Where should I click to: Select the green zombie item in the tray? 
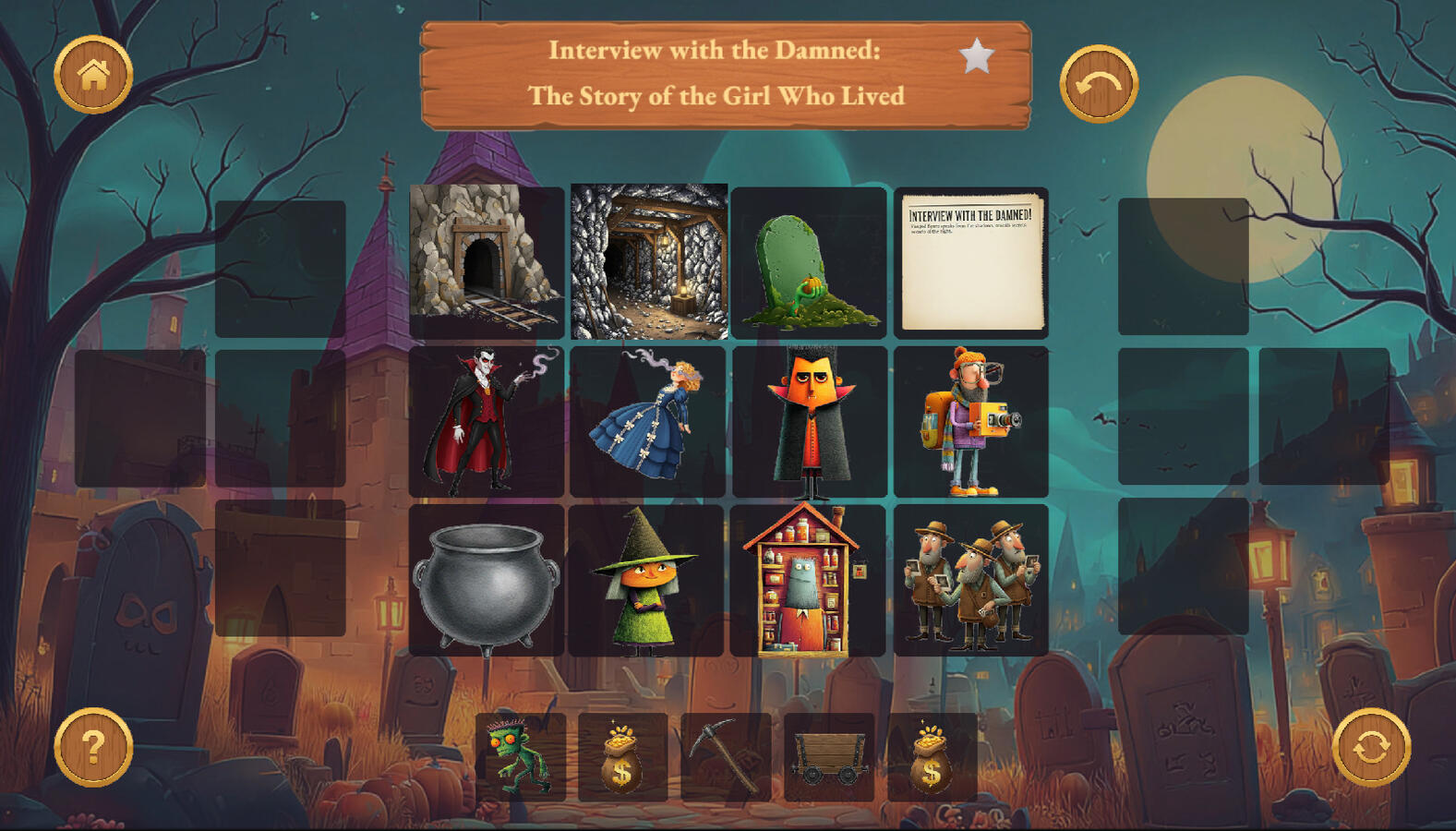click(520, 756)
